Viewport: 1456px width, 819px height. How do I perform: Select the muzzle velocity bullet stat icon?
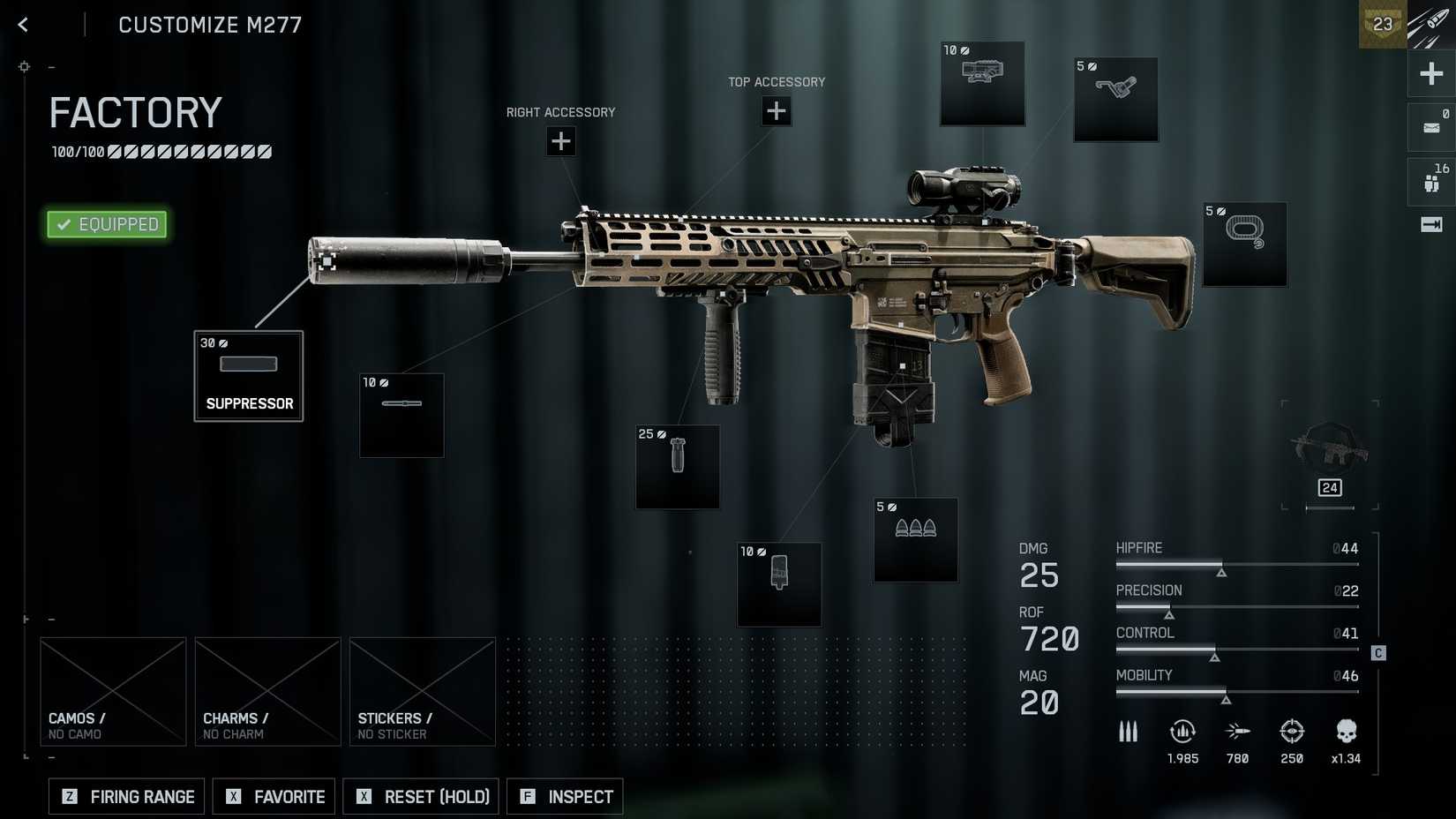point(1237,732)
